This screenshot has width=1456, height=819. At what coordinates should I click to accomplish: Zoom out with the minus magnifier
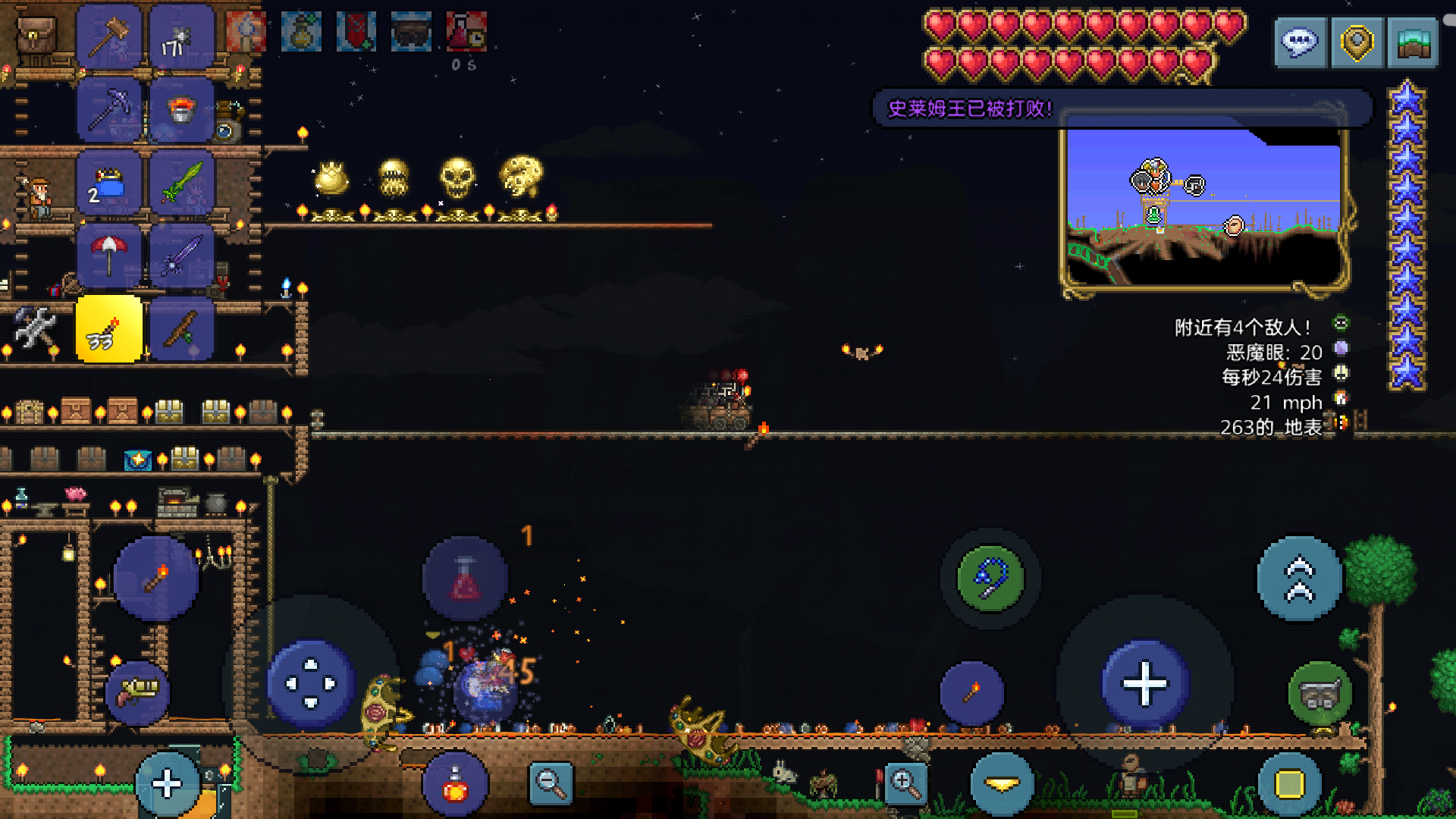551,783
